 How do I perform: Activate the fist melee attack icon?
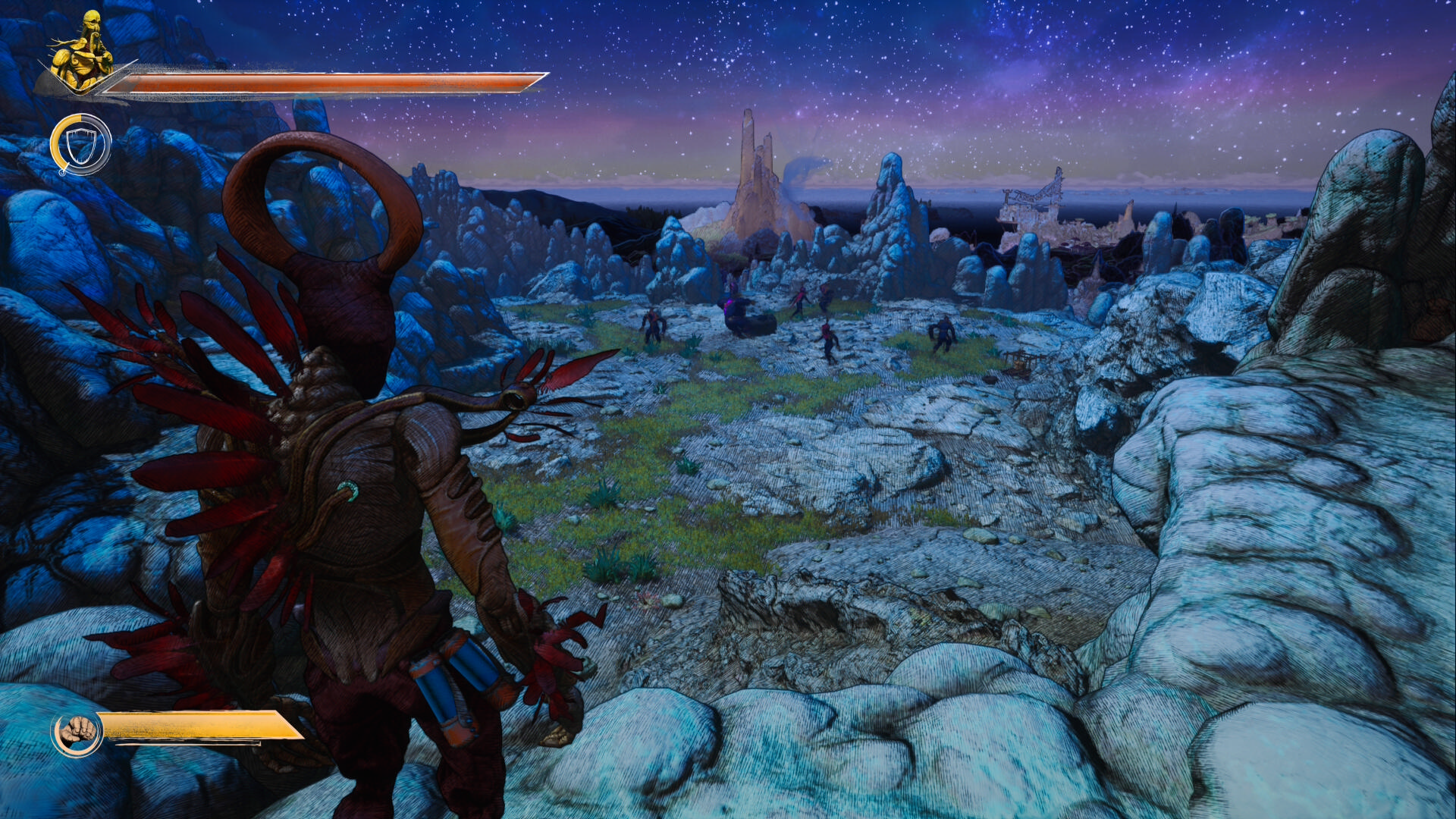click(x=77, y=733)
